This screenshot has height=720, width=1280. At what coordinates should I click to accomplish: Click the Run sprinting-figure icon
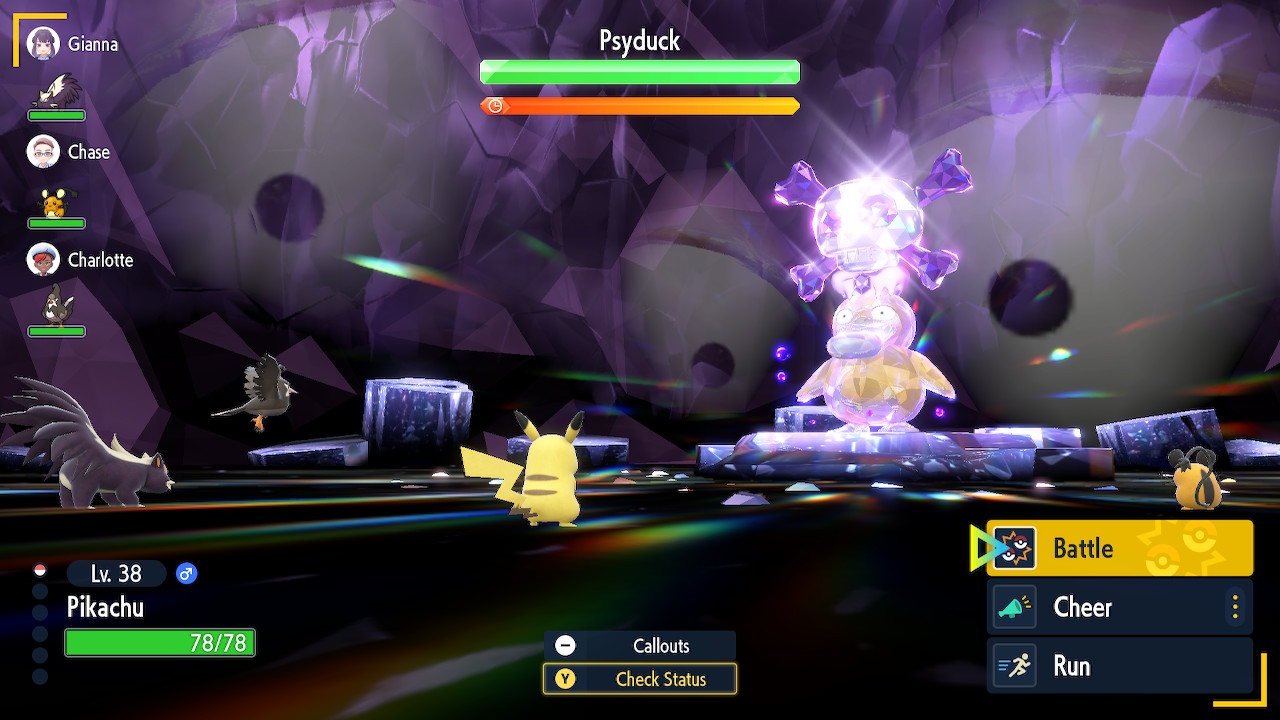1016,665
